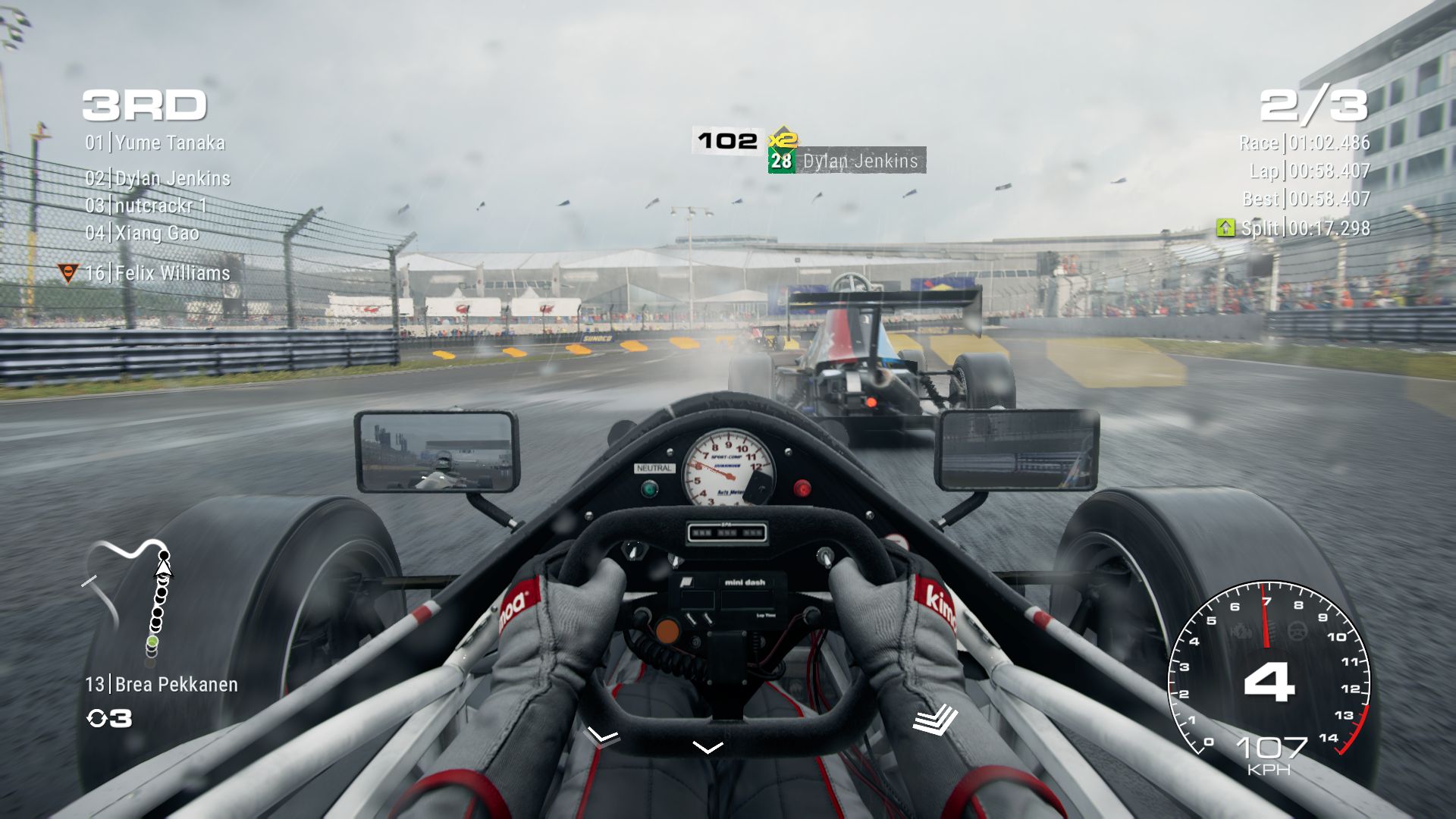Viewport: 1456px width, 819px height.
Task: Select Yume Tanaka in the standings list
Action: tap(155, 143)
